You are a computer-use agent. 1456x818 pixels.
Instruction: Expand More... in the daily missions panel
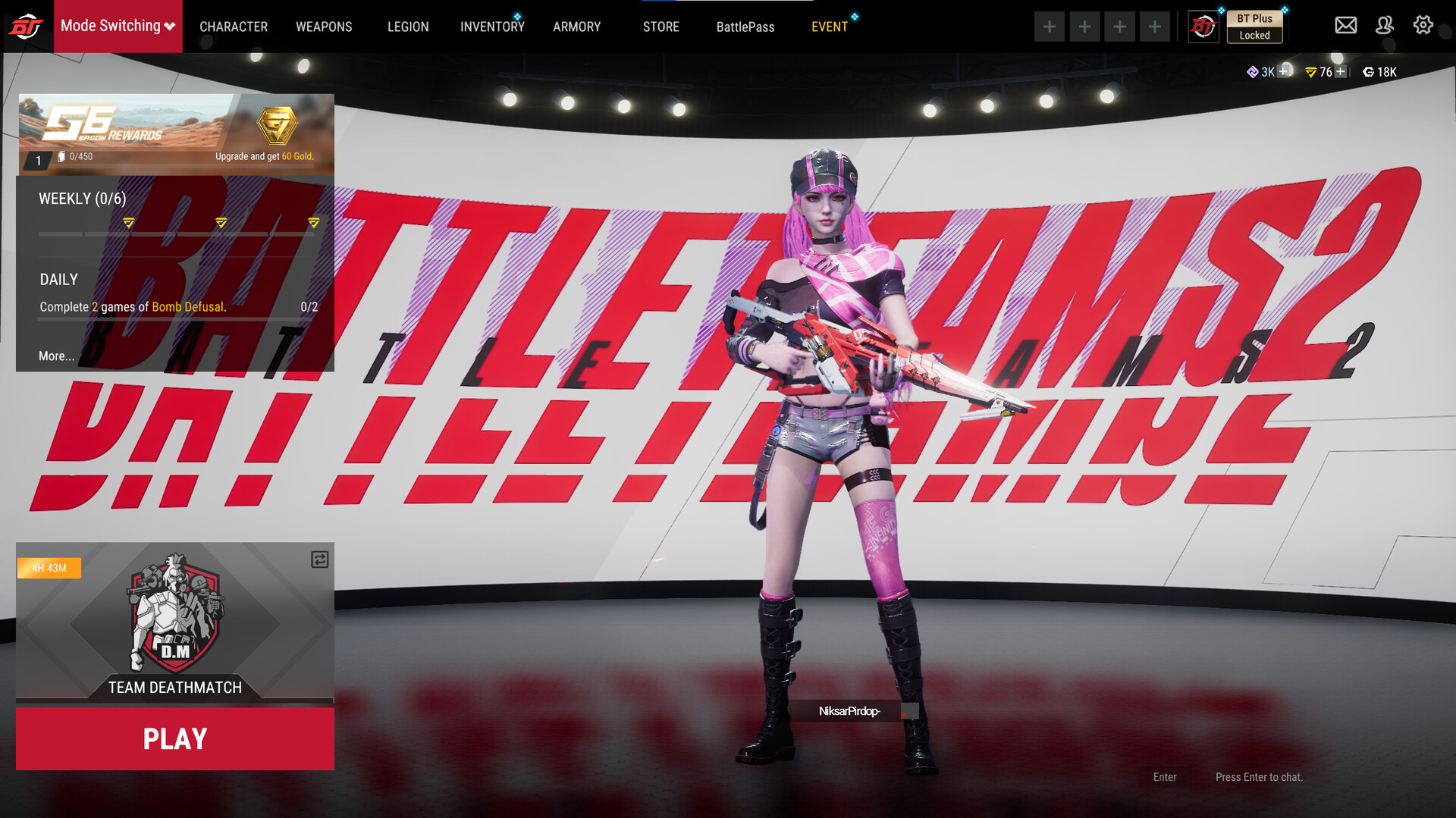tap(55, 356)
